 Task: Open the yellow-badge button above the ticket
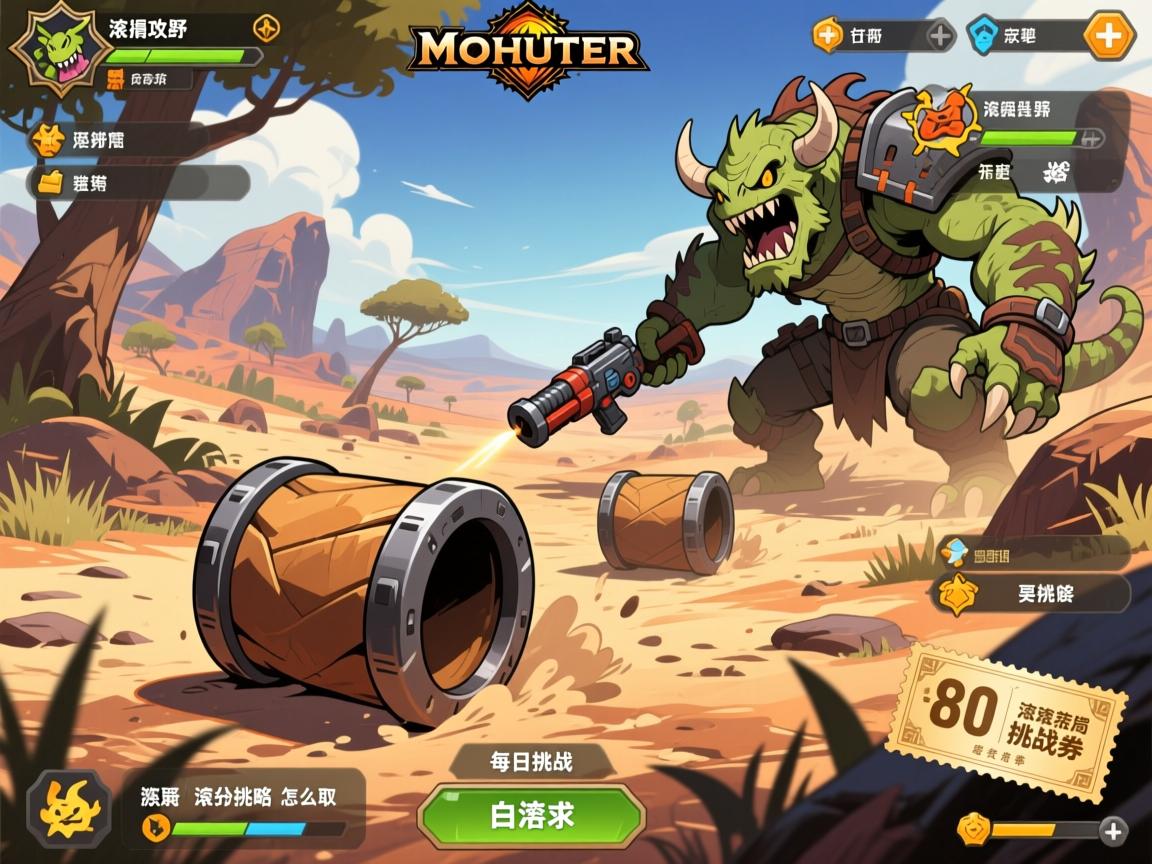1030,593
